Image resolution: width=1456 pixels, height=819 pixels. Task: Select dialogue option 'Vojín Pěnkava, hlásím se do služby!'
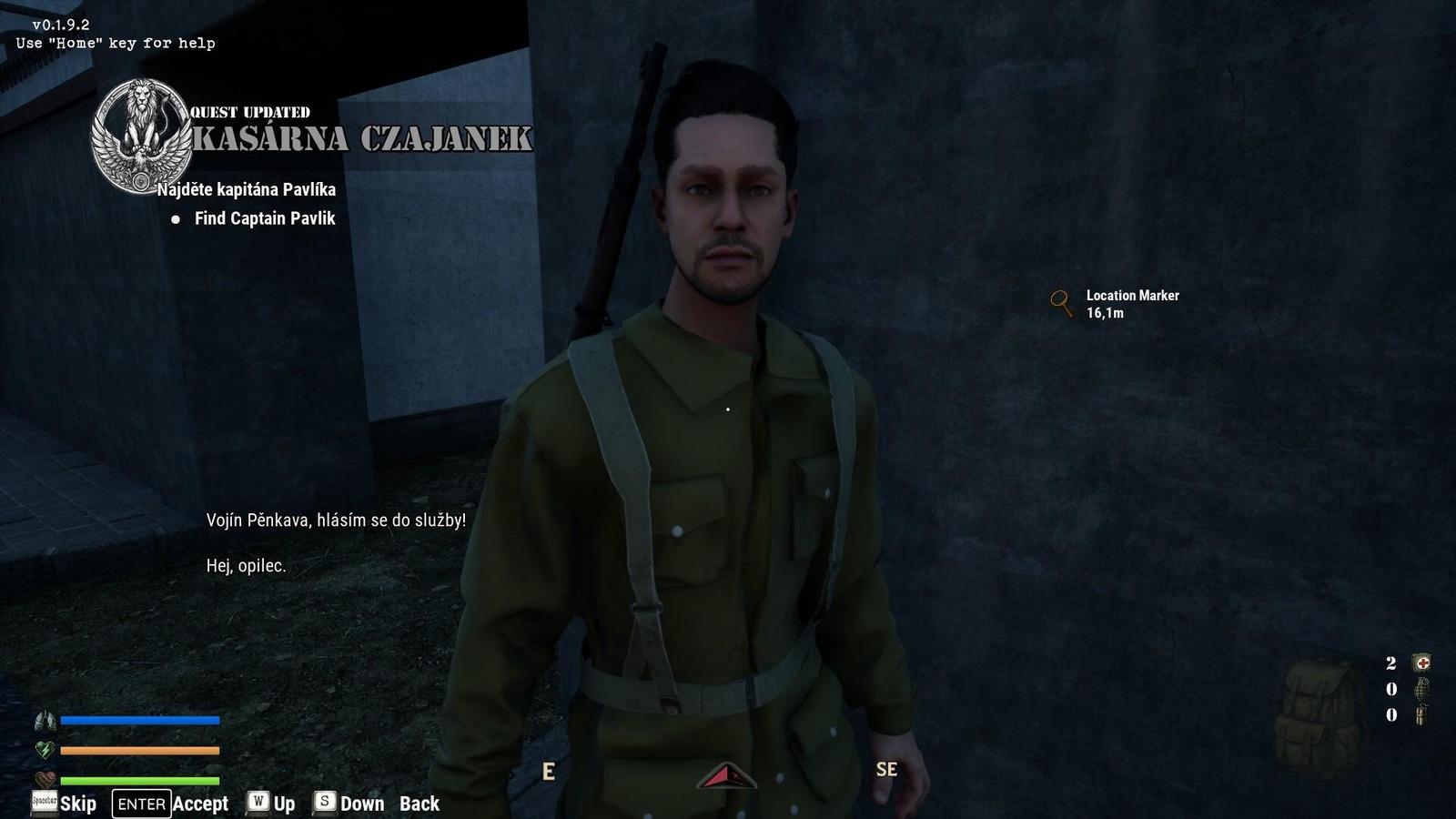tap(335, 520)
